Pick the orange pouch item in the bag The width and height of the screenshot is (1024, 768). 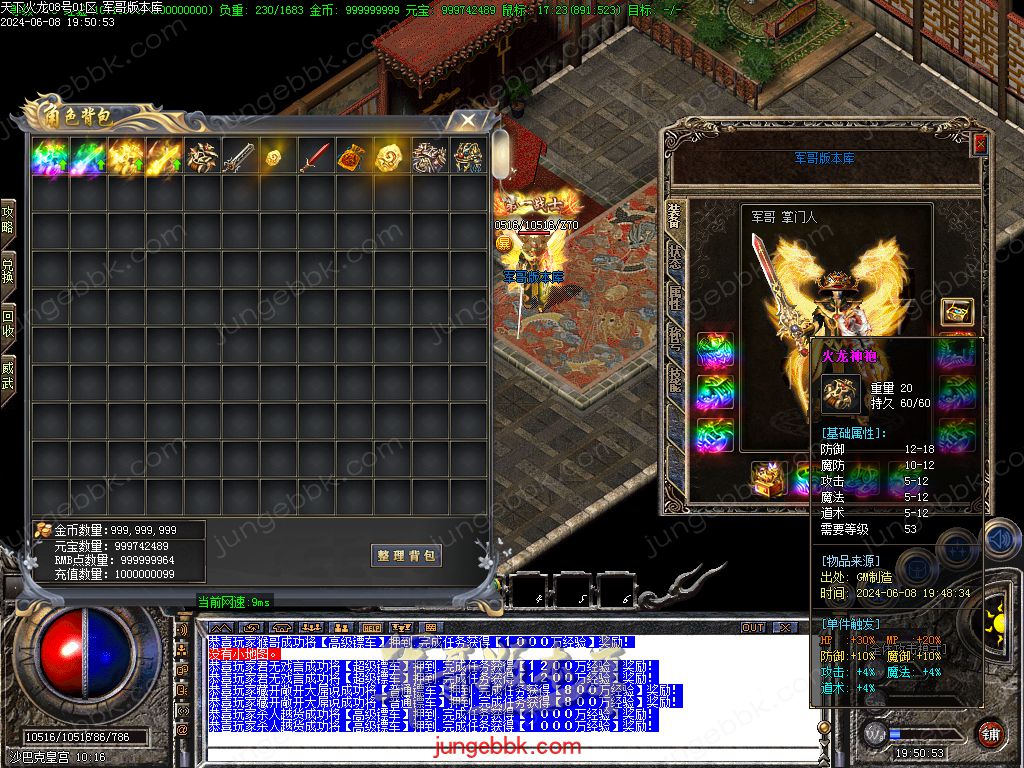[354, 157]
